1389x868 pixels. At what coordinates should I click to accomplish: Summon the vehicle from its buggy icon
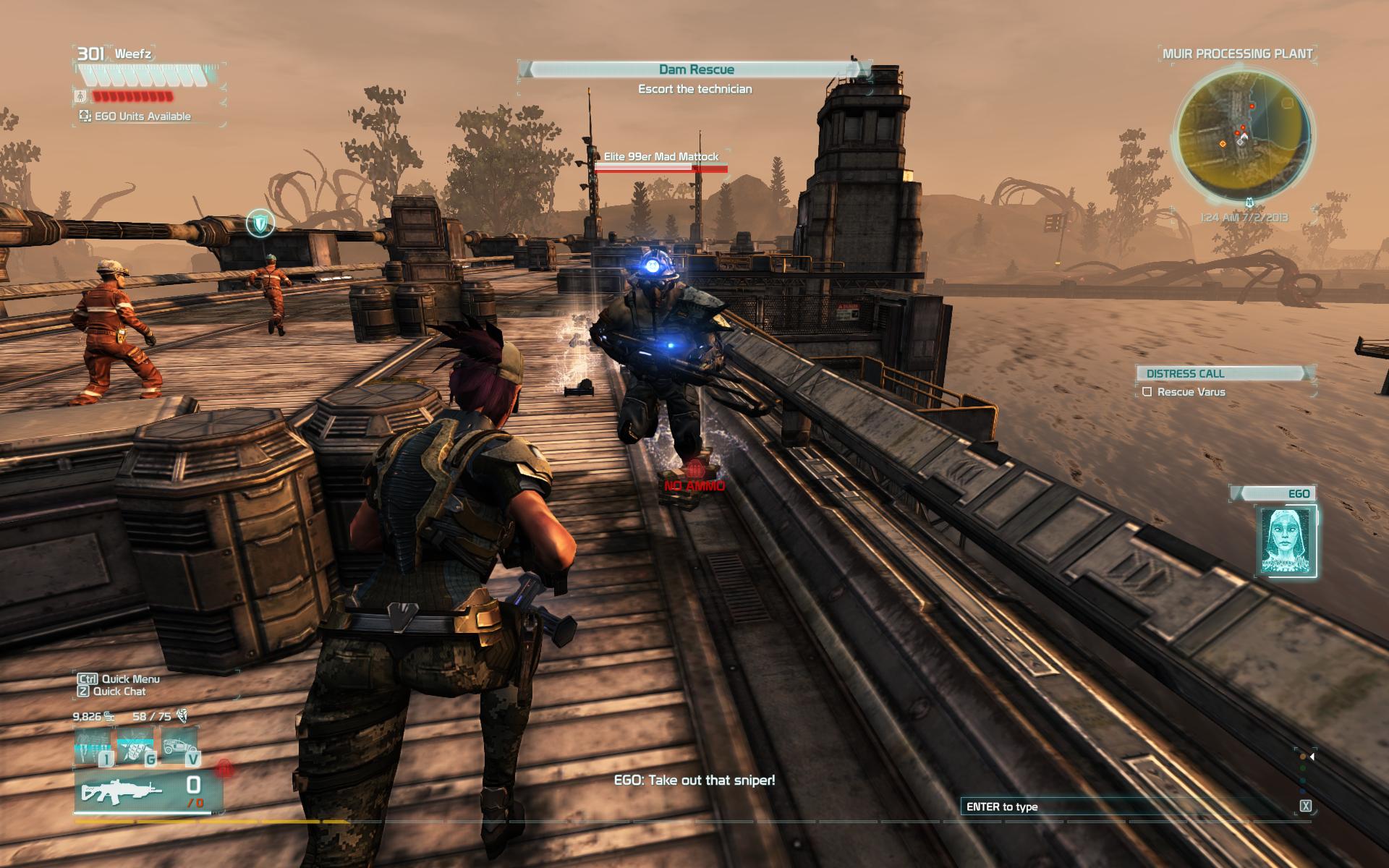179,745
